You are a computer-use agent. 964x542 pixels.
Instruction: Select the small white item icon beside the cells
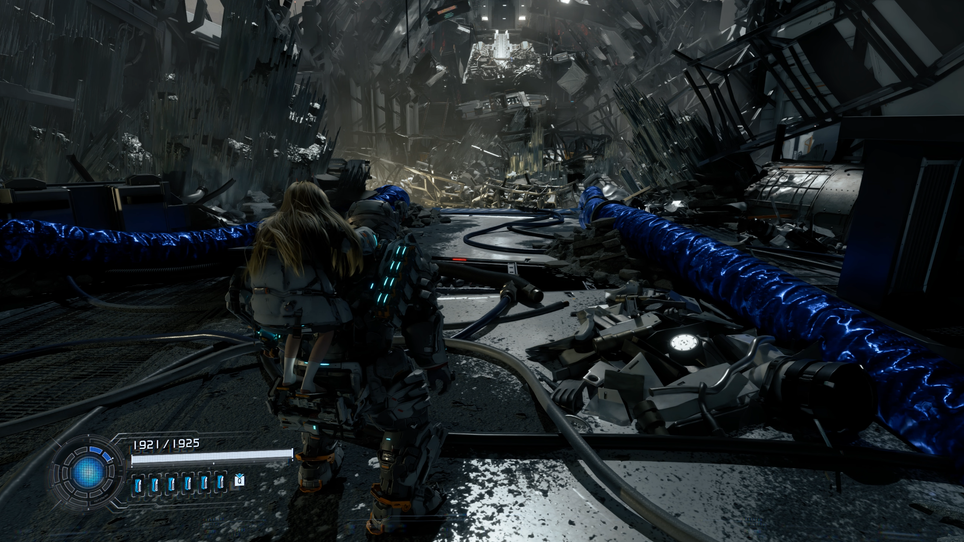coord(240,481)
